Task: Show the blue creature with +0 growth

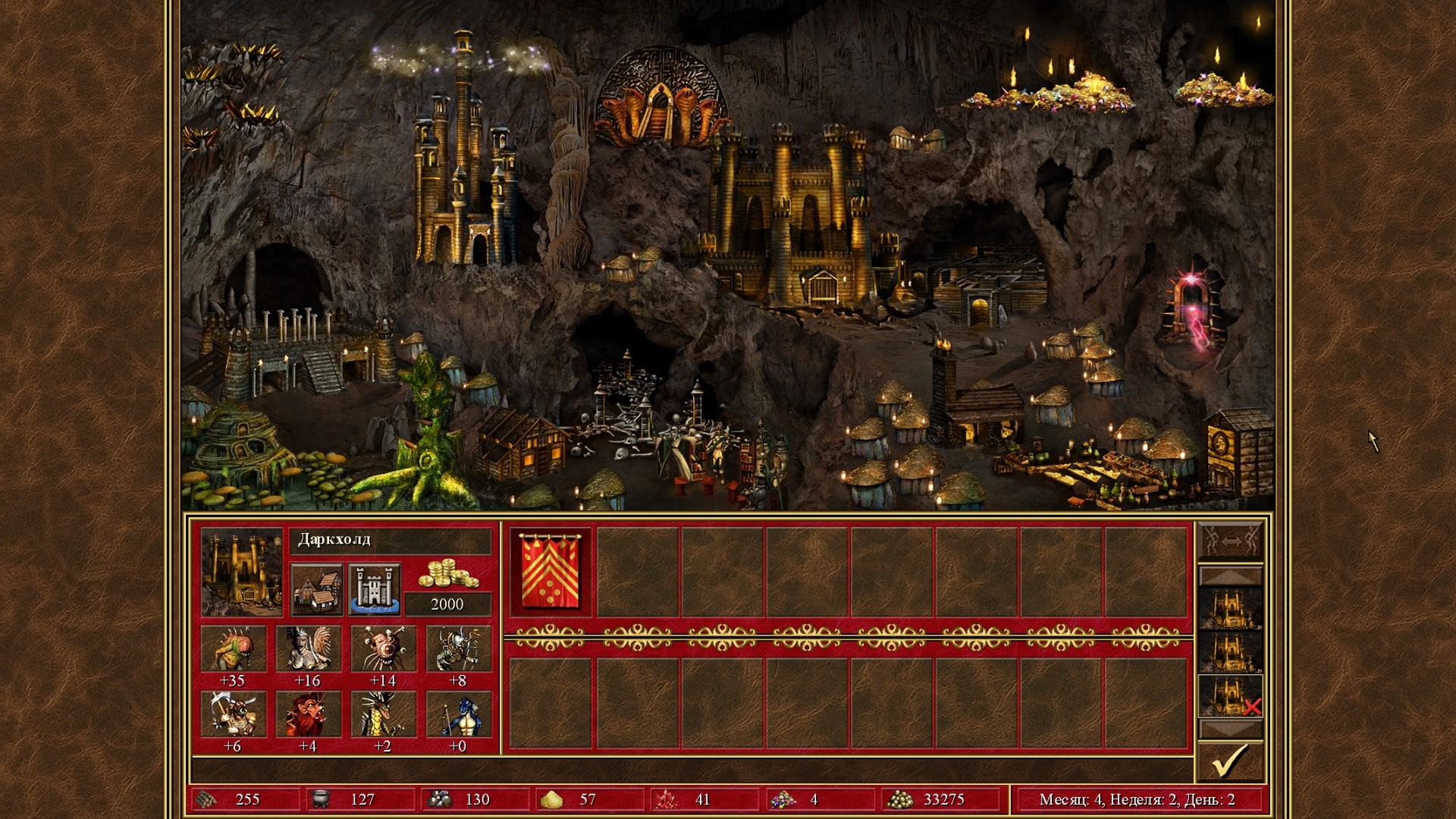Action: click(458, 714)
